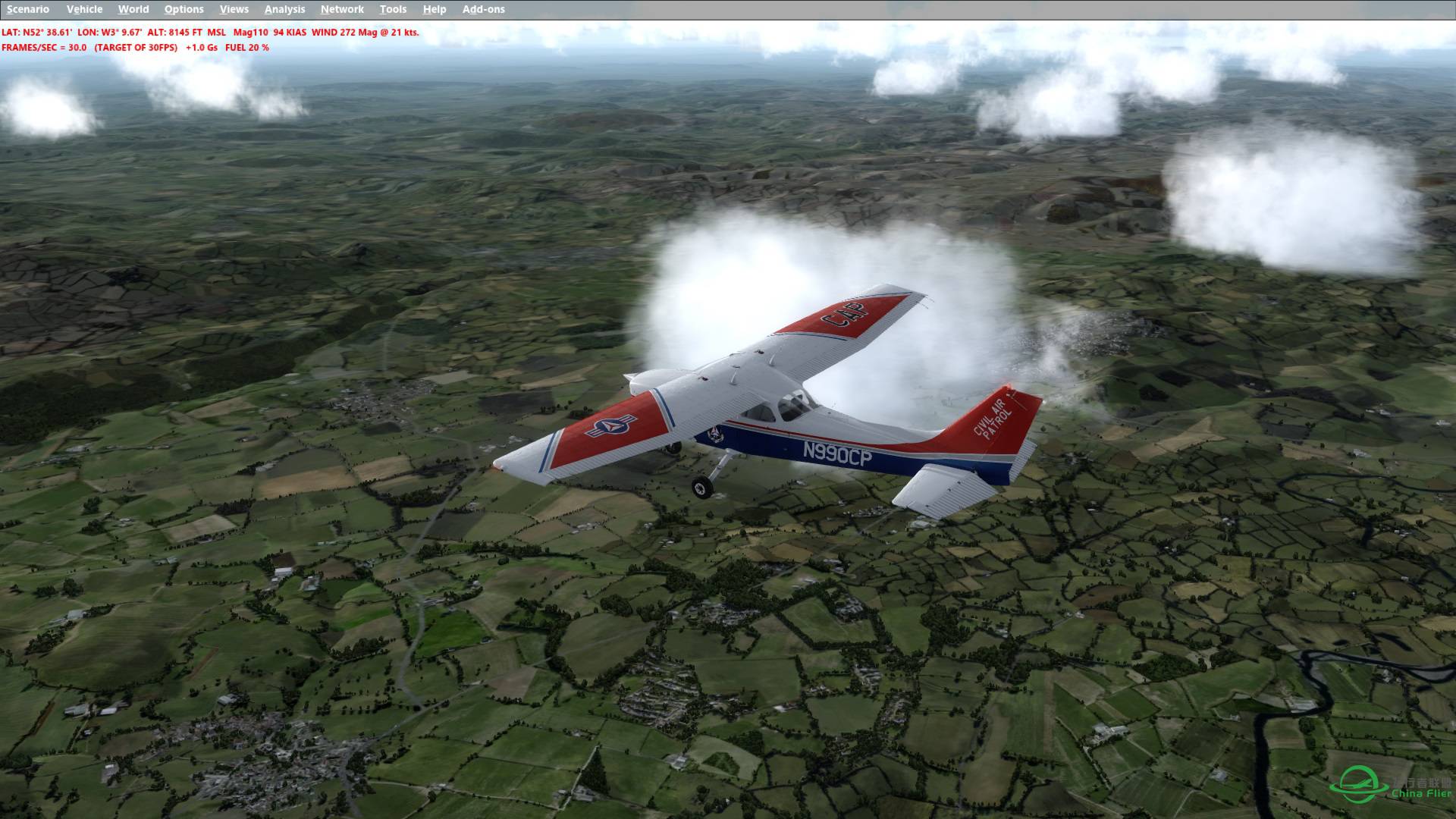Open the Options menu
The image size is (1456, 819).
184,9
